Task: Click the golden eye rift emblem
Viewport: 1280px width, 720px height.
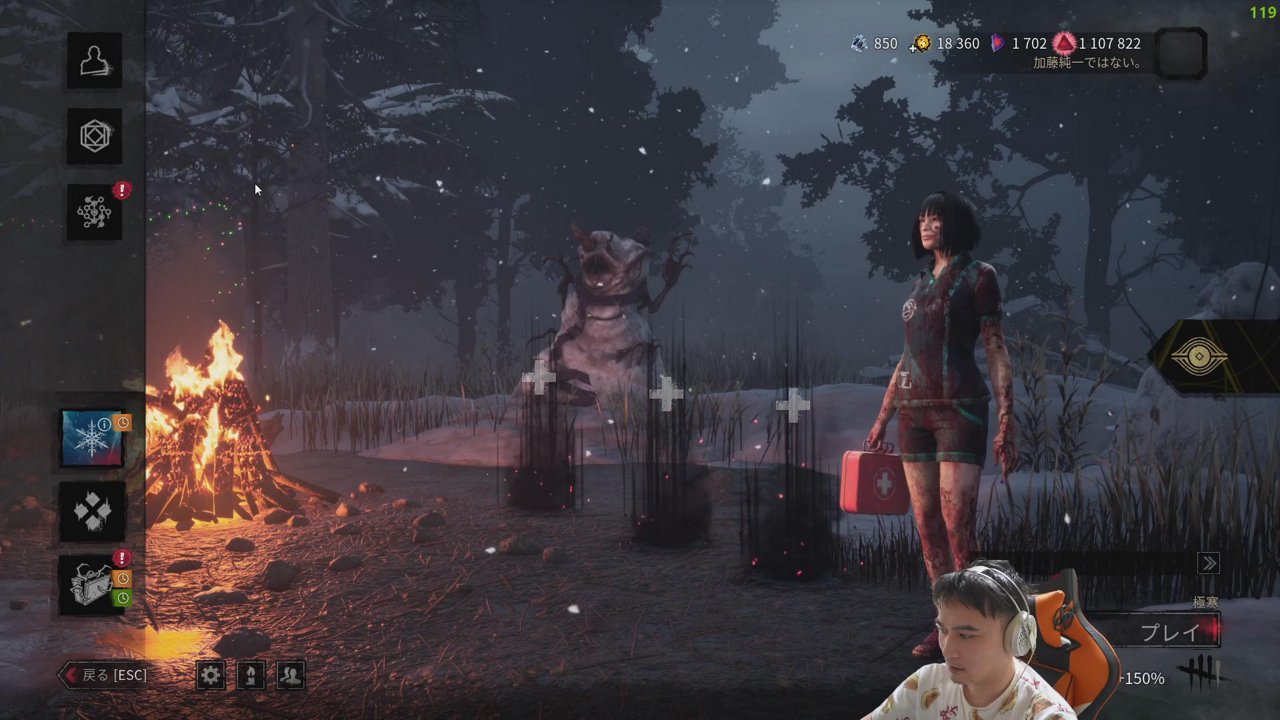Action: pos(1198,358)
